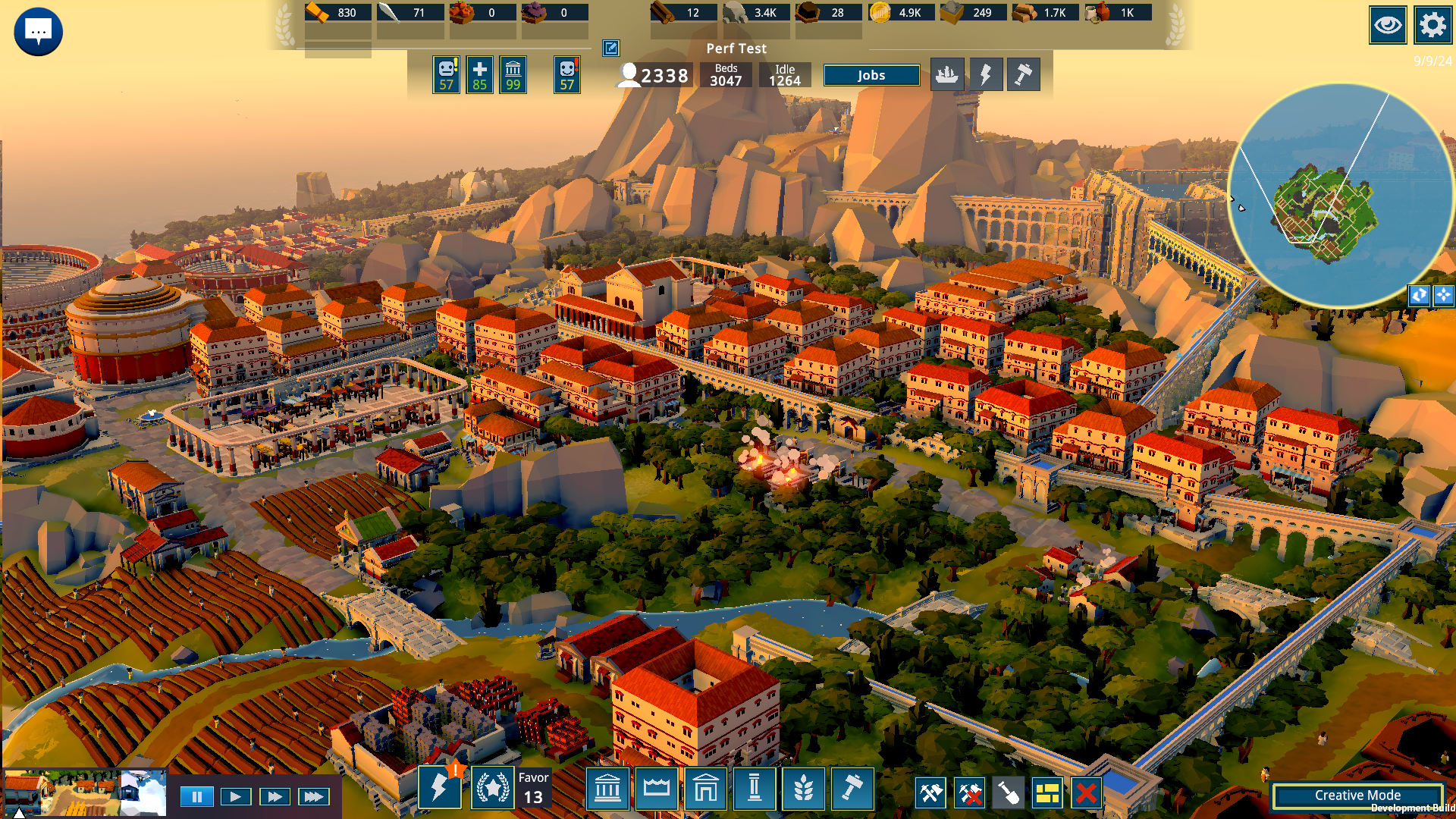The image size is (1456, 819).
Task: Choose the single column build category
Action: 755,789
